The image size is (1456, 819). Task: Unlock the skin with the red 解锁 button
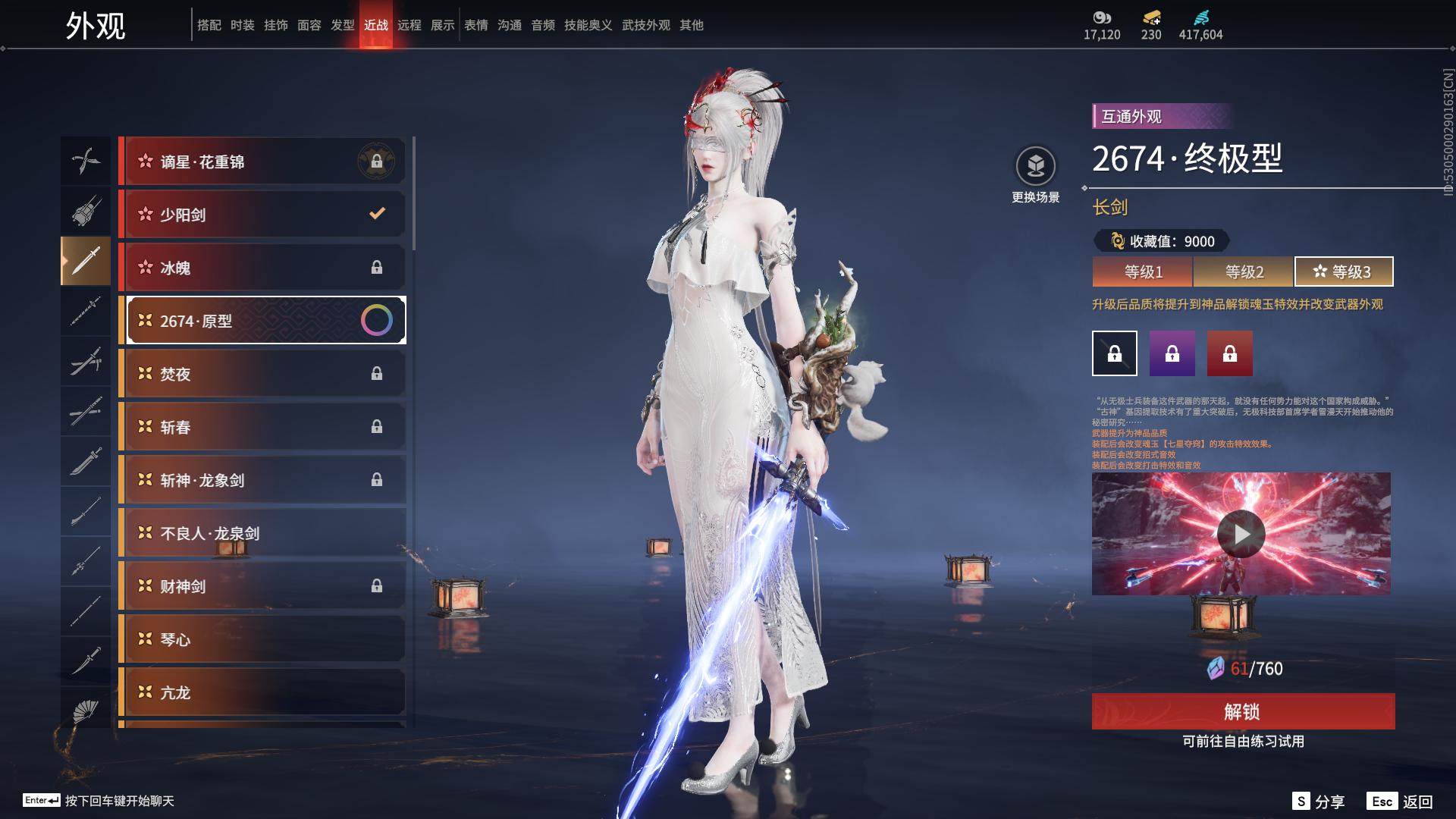coord(1242,711)
